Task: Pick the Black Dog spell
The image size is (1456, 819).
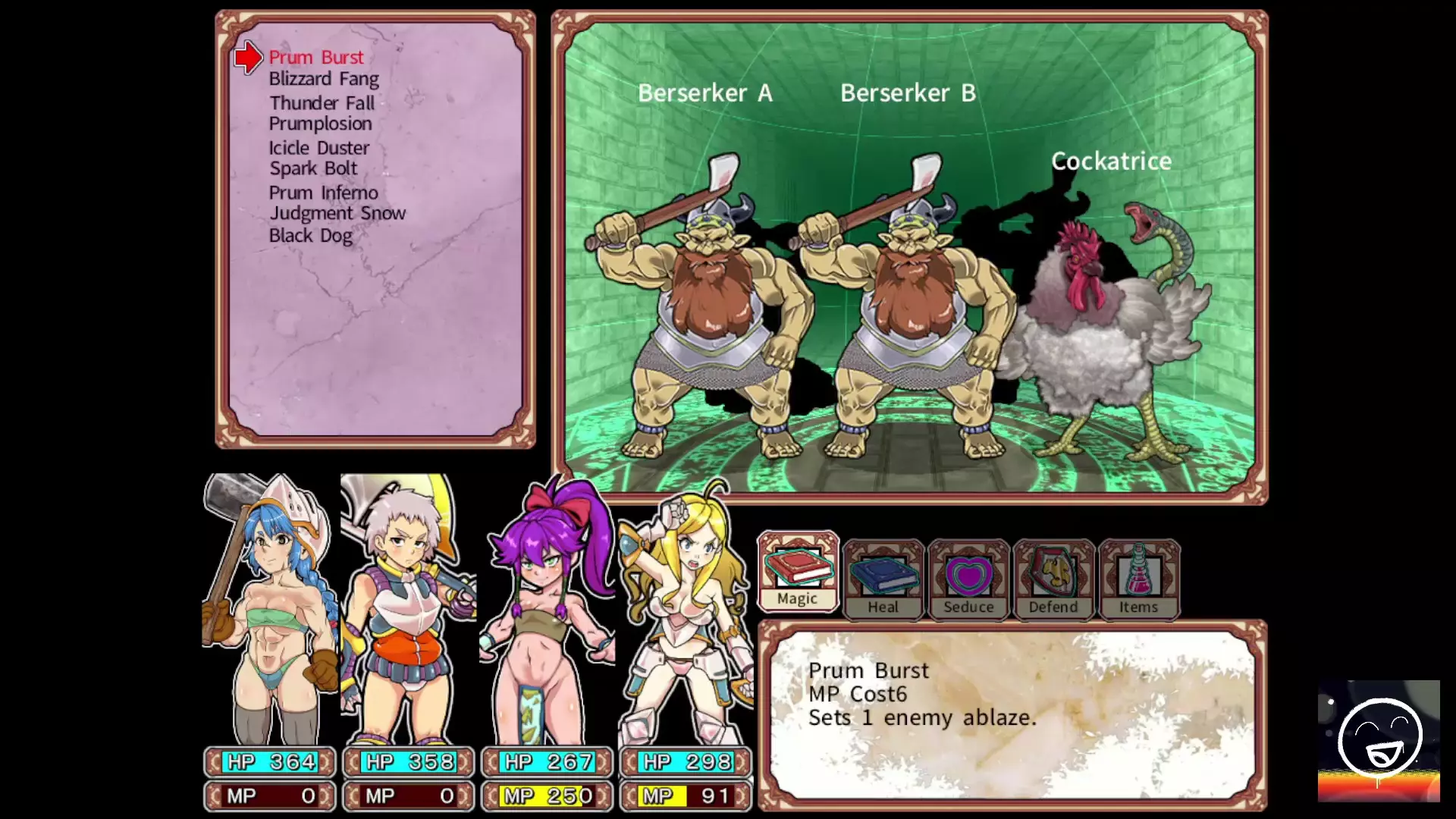Action: click(x=310, y=236)
